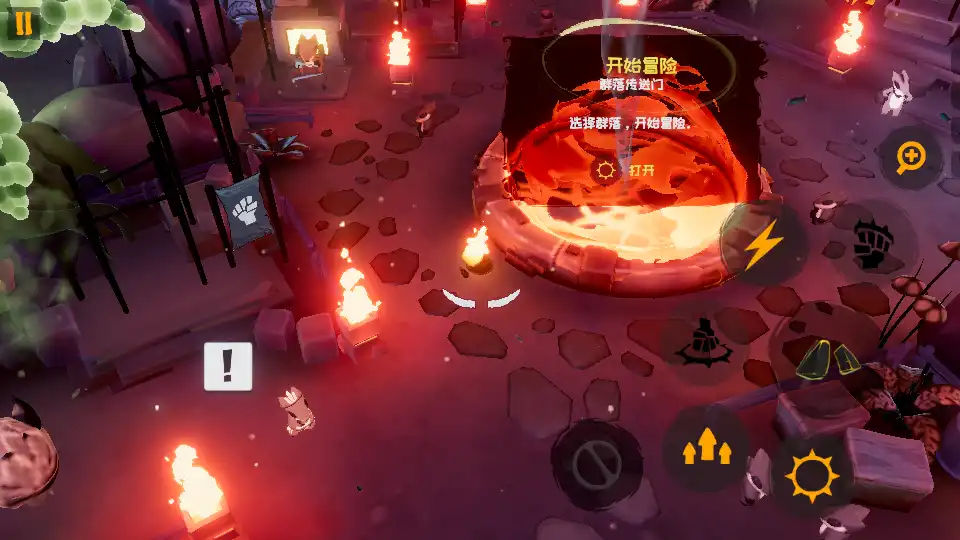The height and width of the screenshot is (540, 960).
Task: Tap the magnifying glass zoom-in button
Action: click(910, 158)
